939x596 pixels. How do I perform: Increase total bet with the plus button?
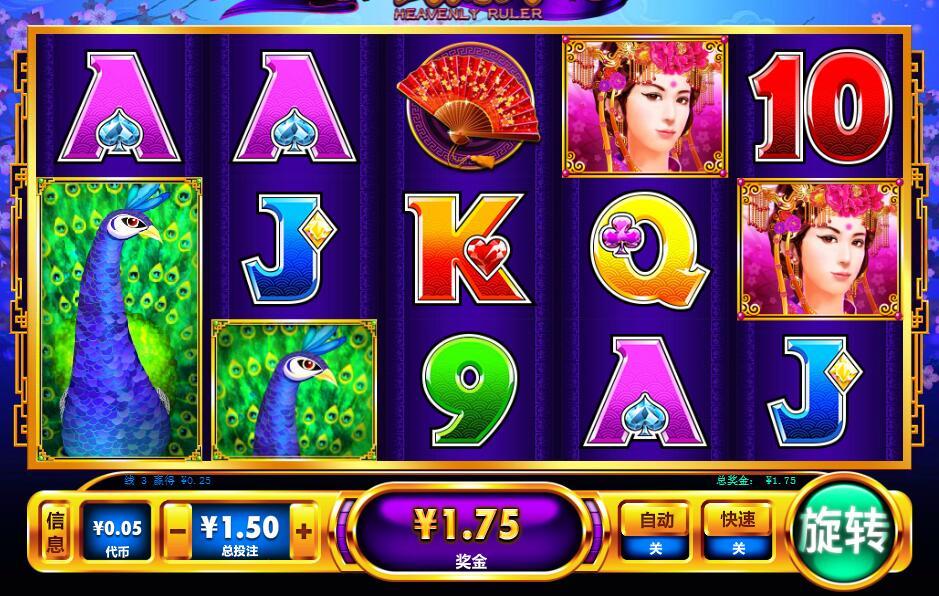point(304,531)
